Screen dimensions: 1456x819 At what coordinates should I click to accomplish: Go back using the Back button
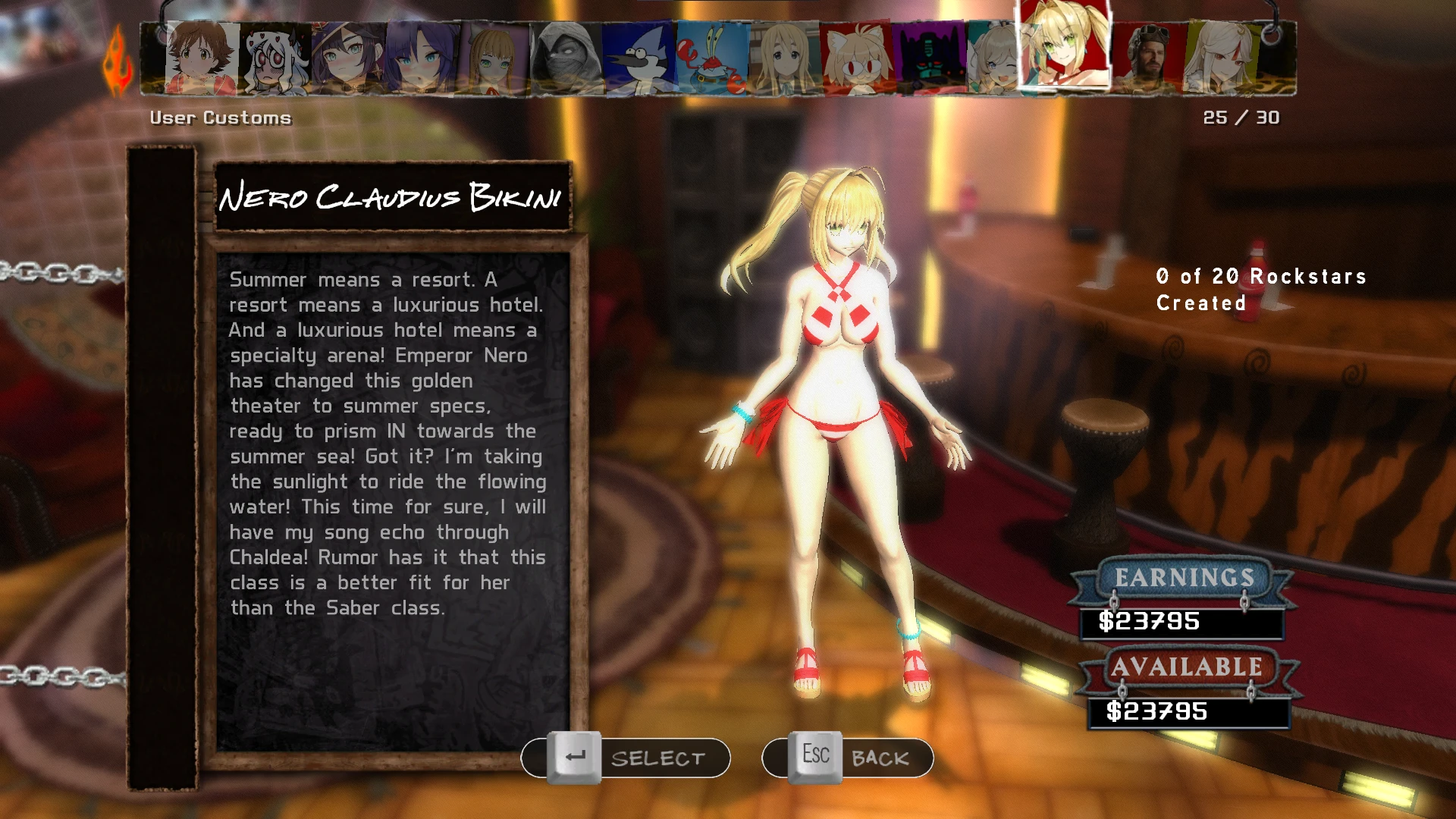pyautogui.click(x=847, y=758)
